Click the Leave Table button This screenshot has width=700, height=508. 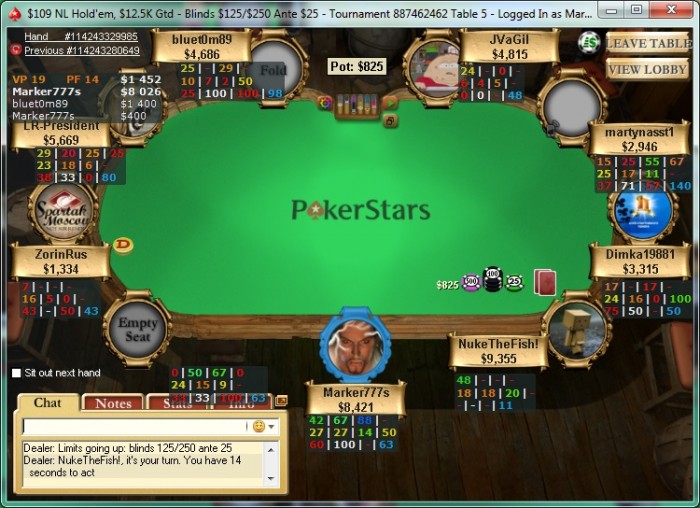[x=647, y=43]
